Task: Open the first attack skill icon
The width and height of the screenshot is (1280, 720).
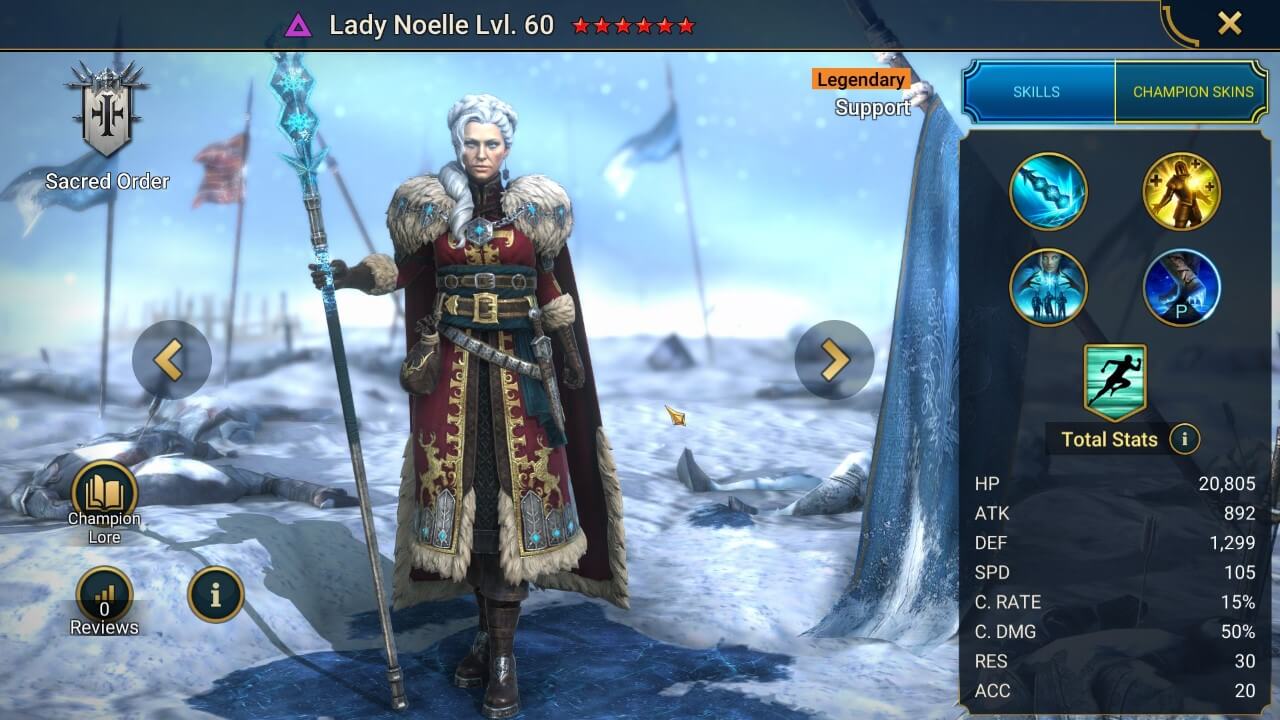Action: click(x=1048, y=192)
